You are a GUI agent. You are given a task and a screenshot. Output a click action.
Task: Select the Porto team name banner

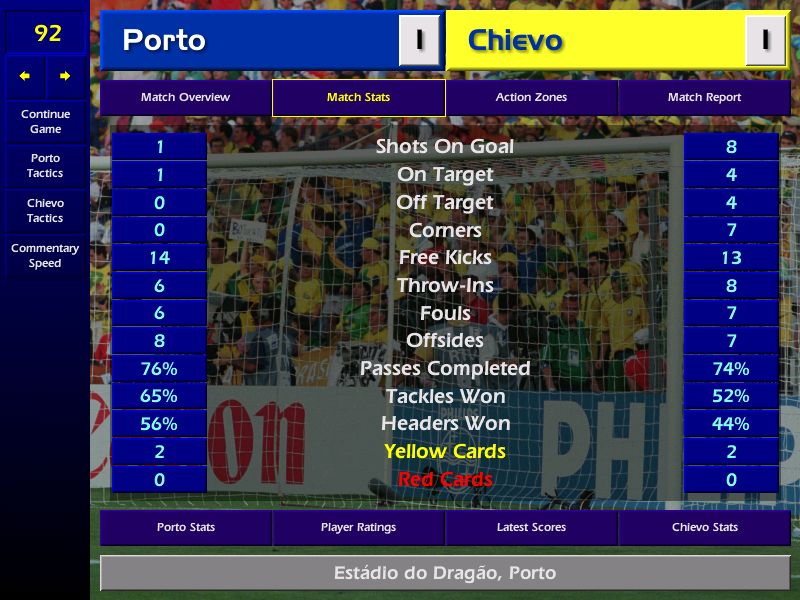coord(250,41)
